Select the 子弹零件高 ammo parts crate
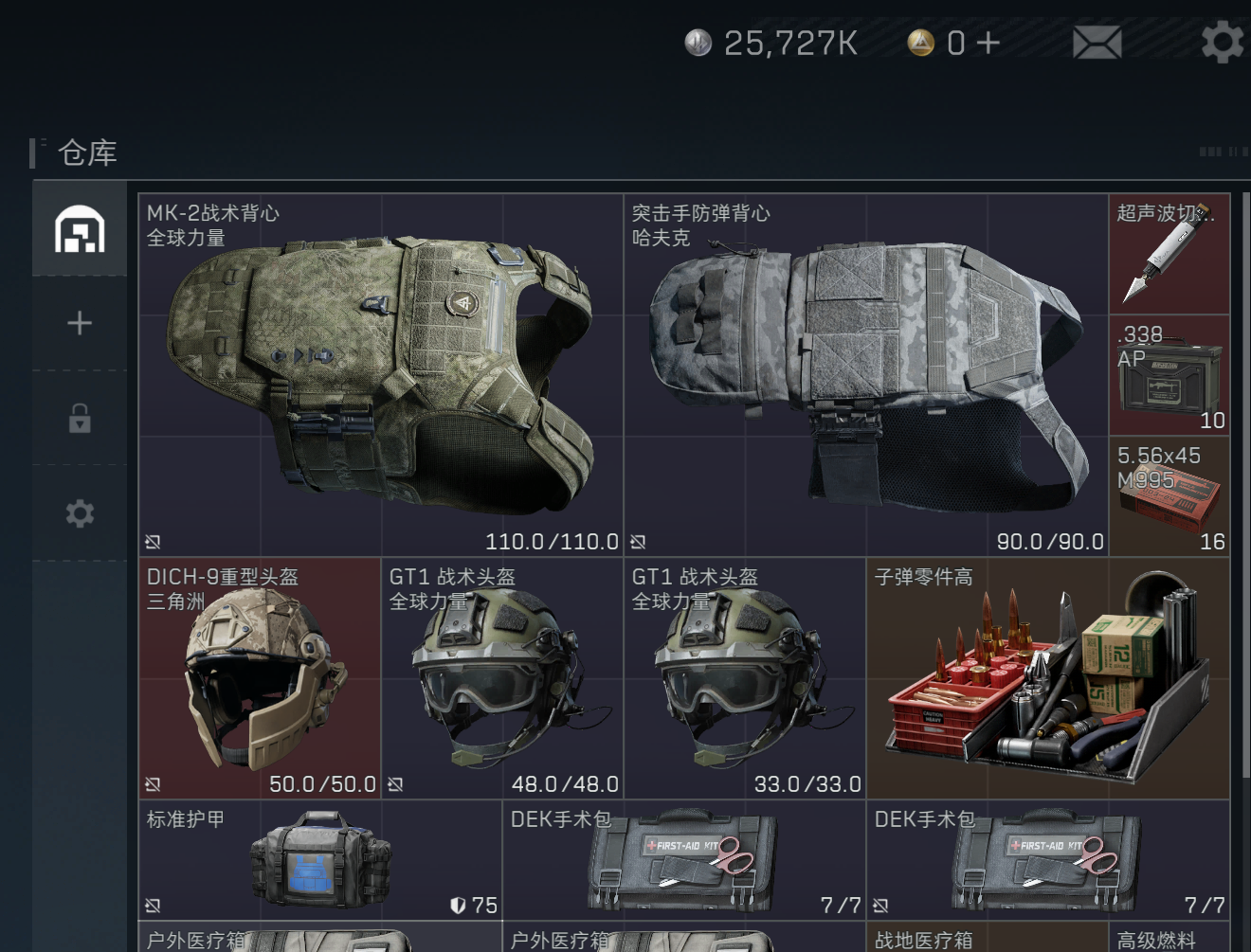 tap(1048, 678)
